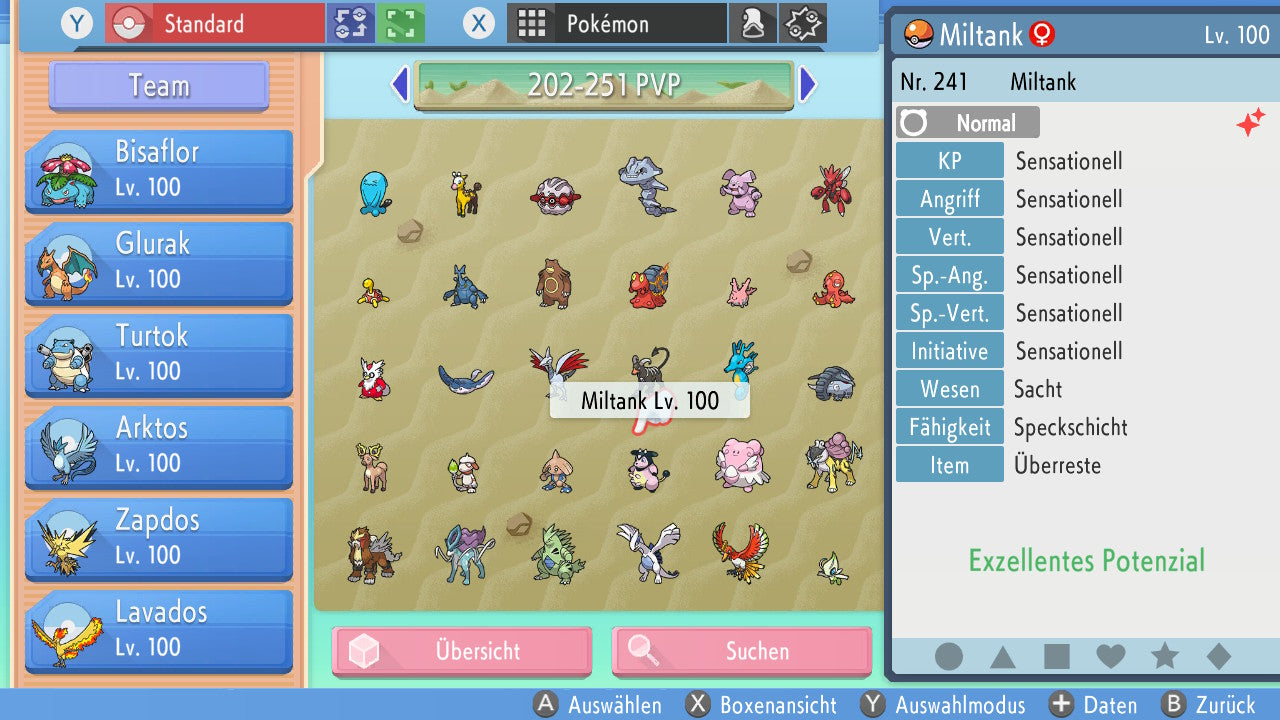Open the Standard filter dropdown

213,23
